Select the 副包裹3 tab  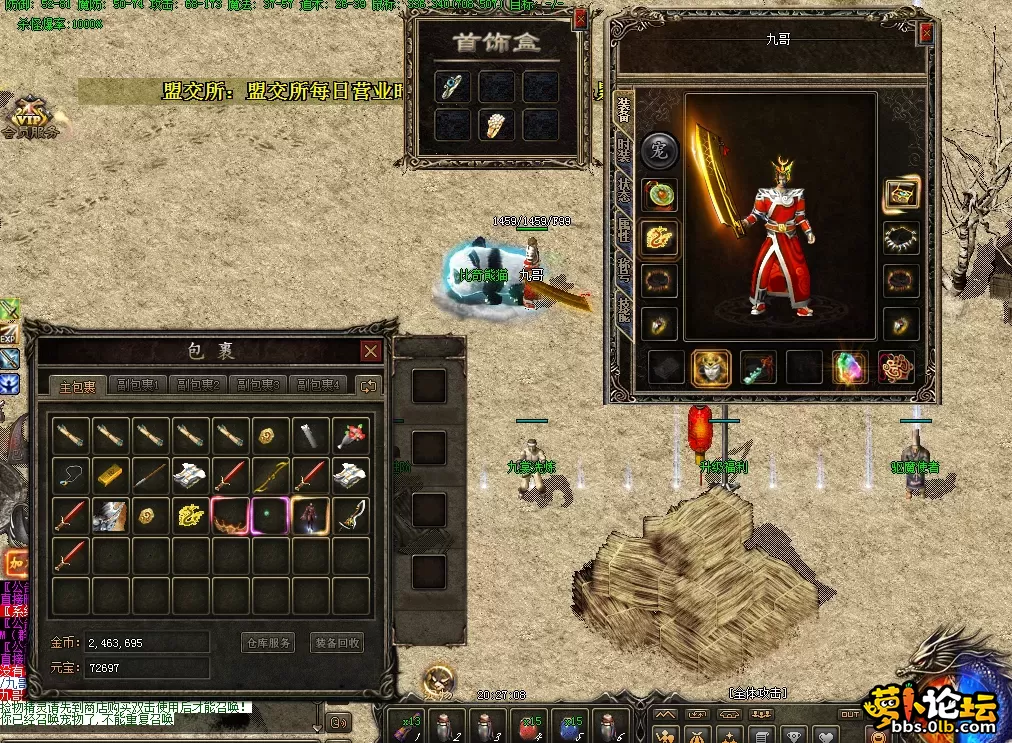click(x=257, y=385)
